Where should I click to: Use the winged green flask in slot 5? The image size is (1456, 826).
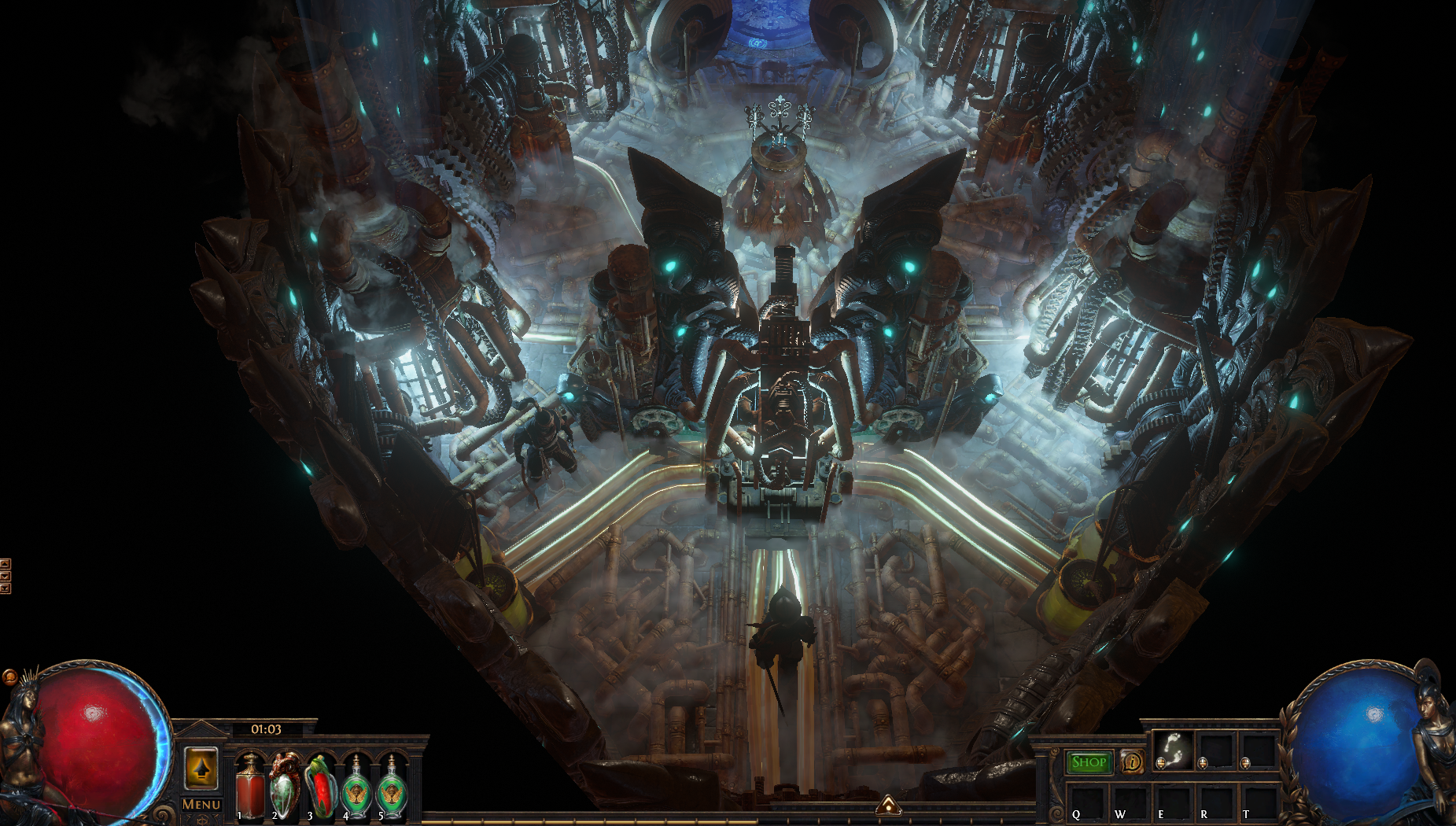pos(392,787)
